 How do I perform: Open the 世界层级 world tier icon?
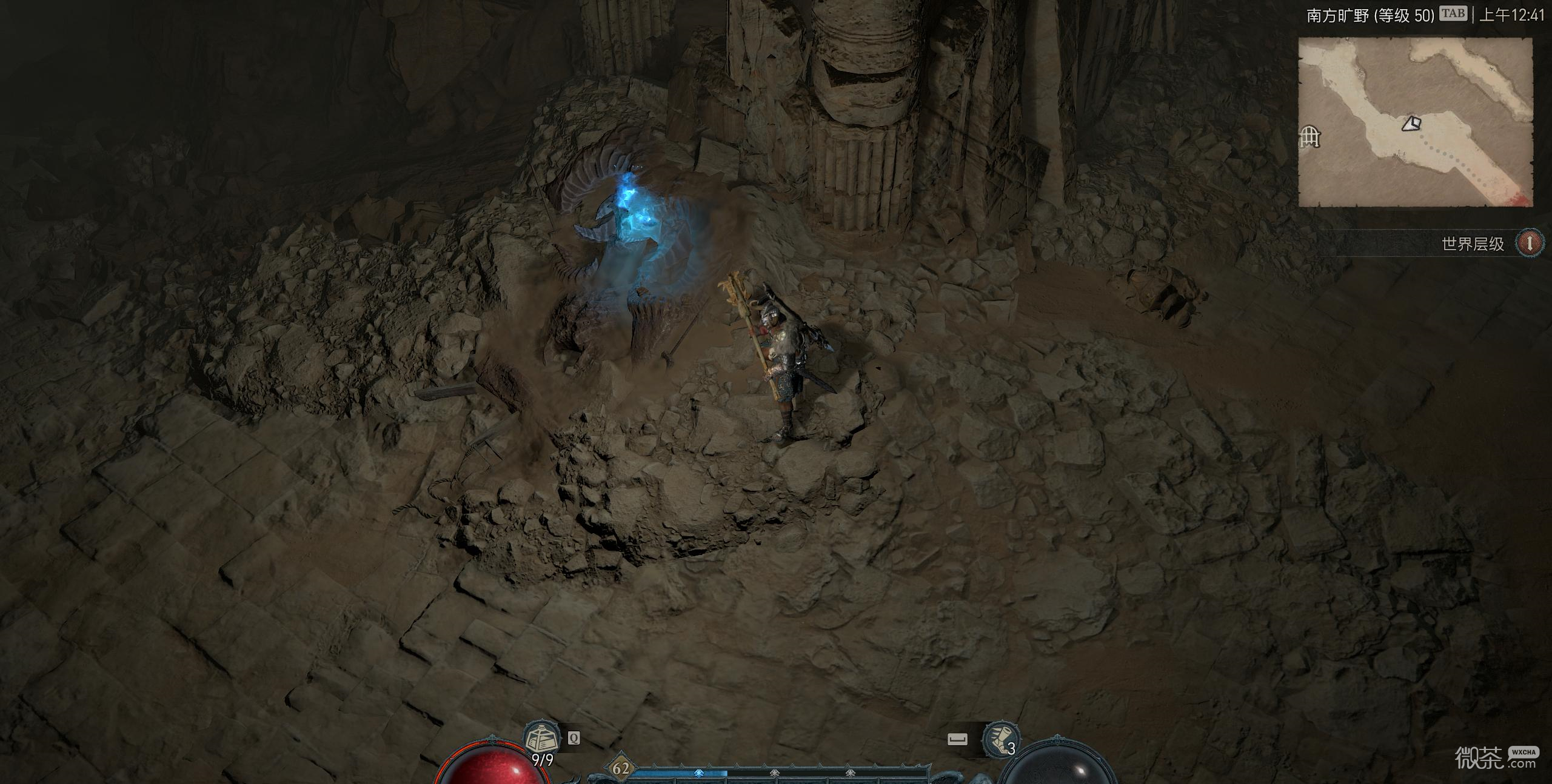(x=1529, y=244)
